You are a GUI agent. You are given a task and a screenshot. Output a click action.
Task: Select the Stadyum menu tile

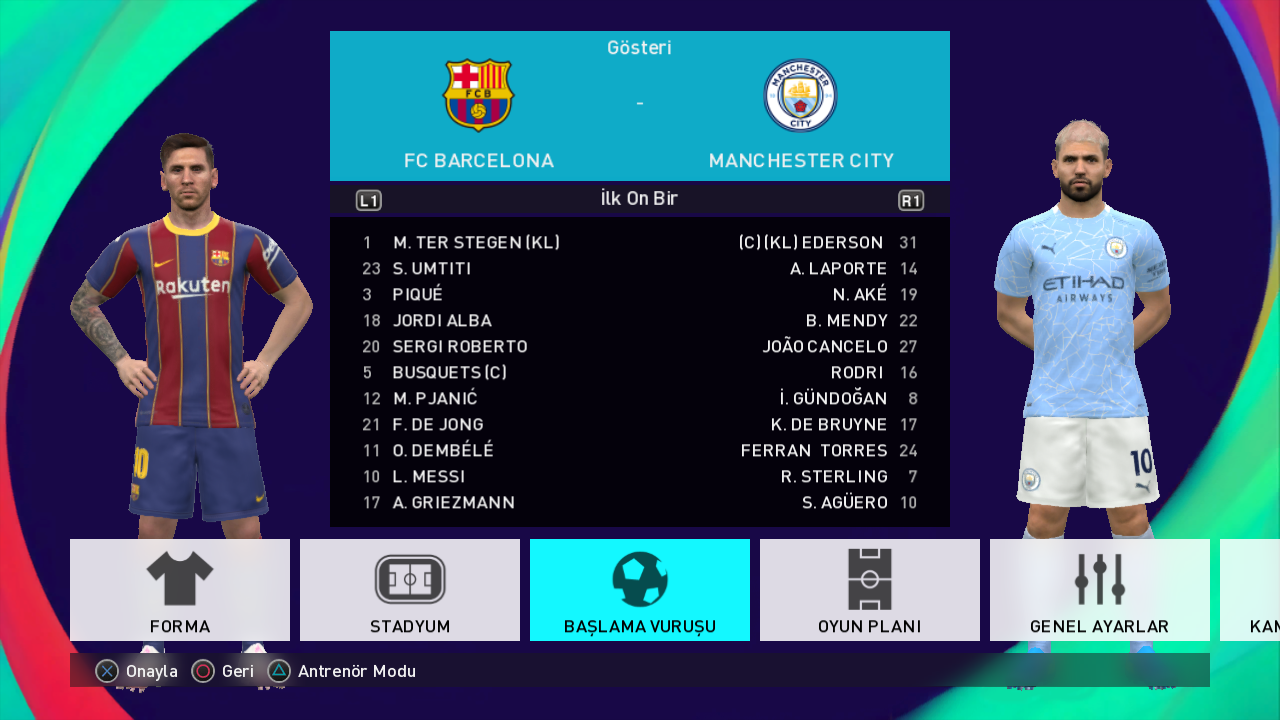click(x=410, y=590)
